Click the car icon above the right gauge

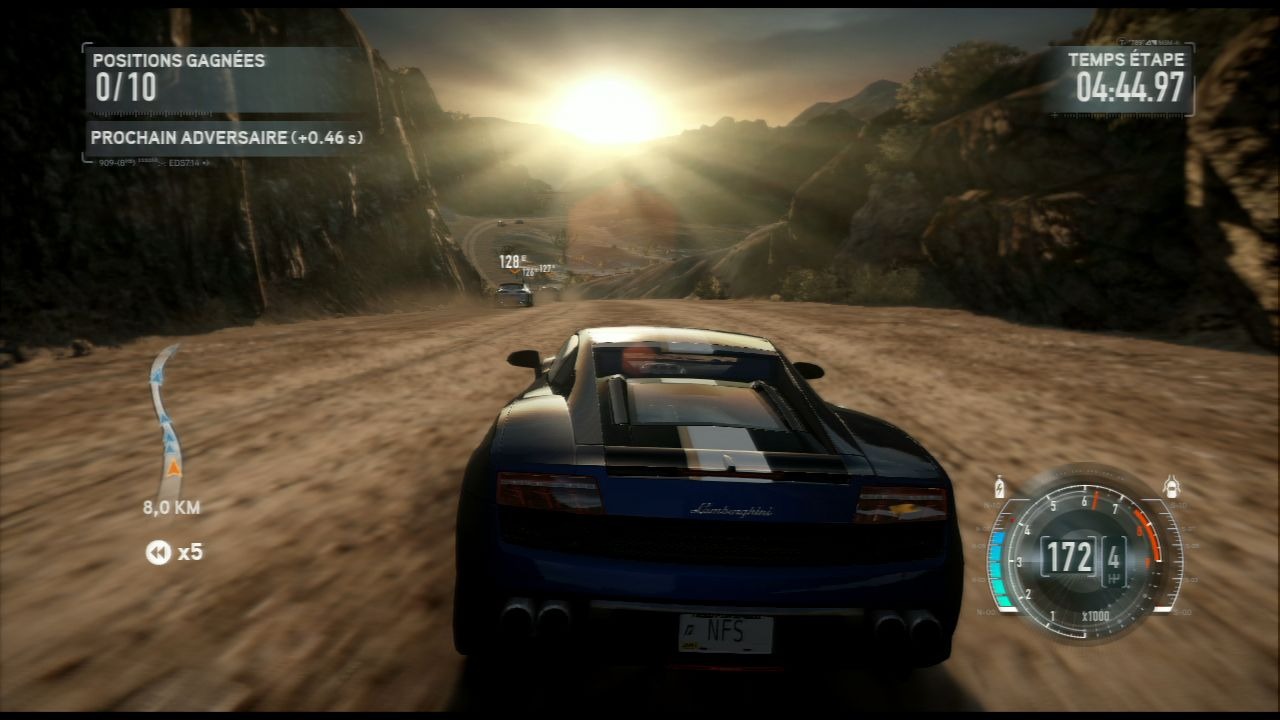coord(1171,488)
